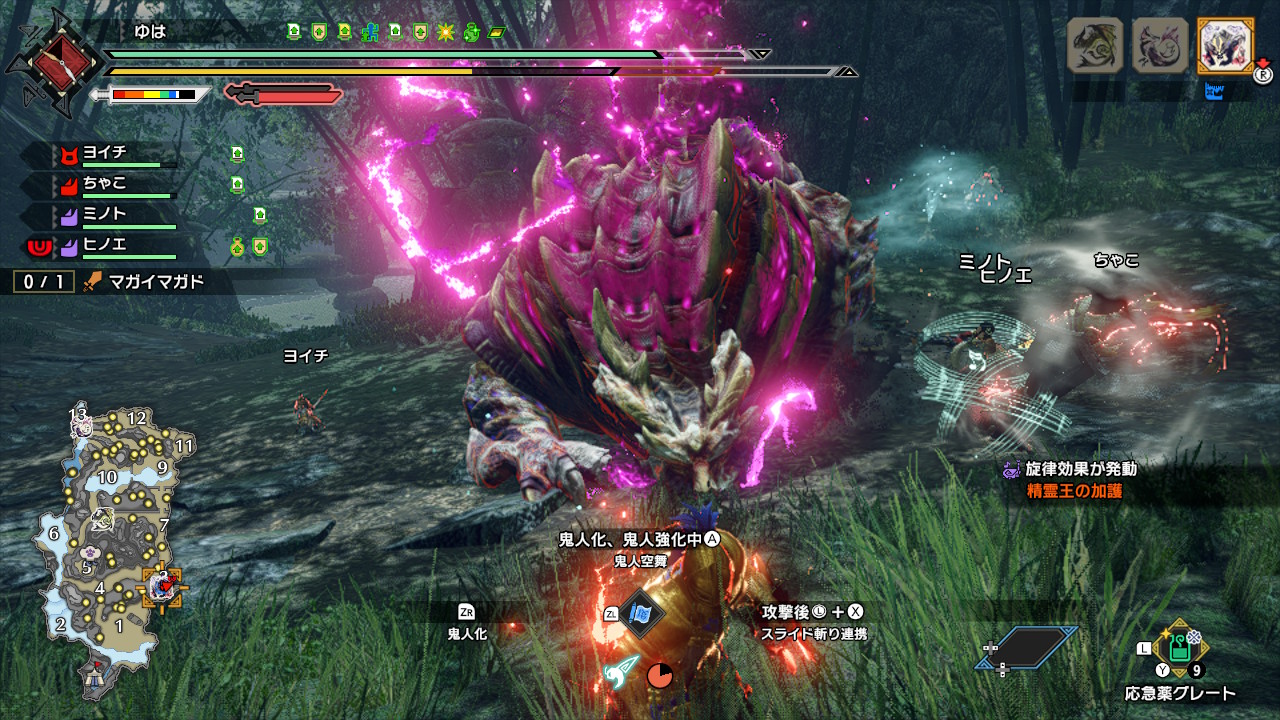Select party member ちゃこ in the list
The height and width of the screenshot is (720, 1280).
pos(104,184)
